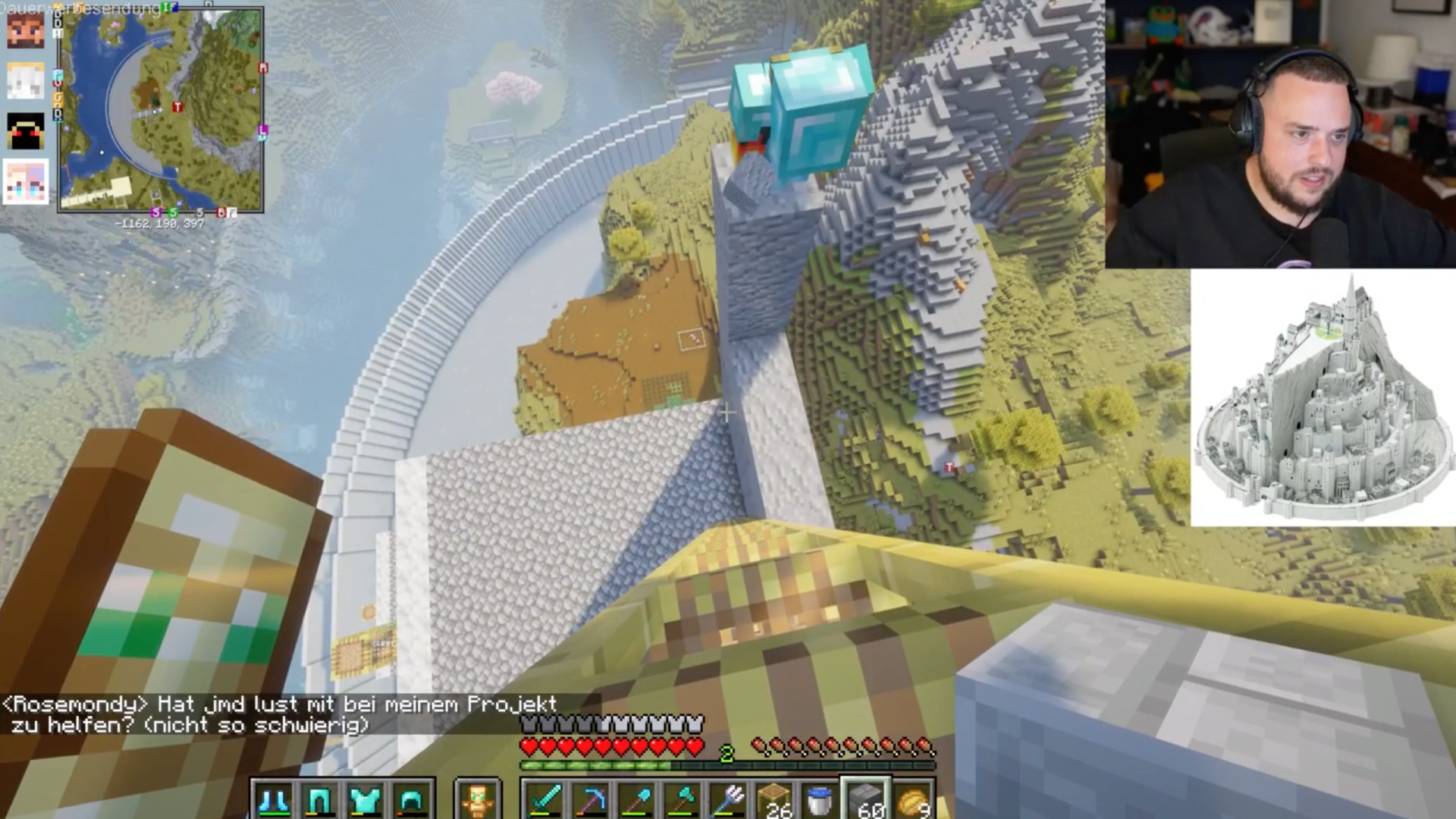Image resolution: width=1456 pixels, height=819 pixels.
Task: Choose the diamond shovel in the hotbar
Action: (637, 801)
